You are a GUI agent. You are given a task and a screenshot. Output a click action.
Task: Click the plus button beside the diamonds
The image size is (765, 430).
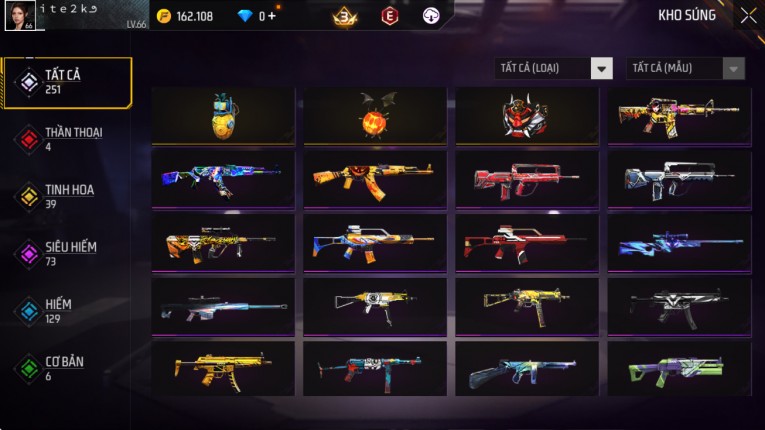coord(273,16)
